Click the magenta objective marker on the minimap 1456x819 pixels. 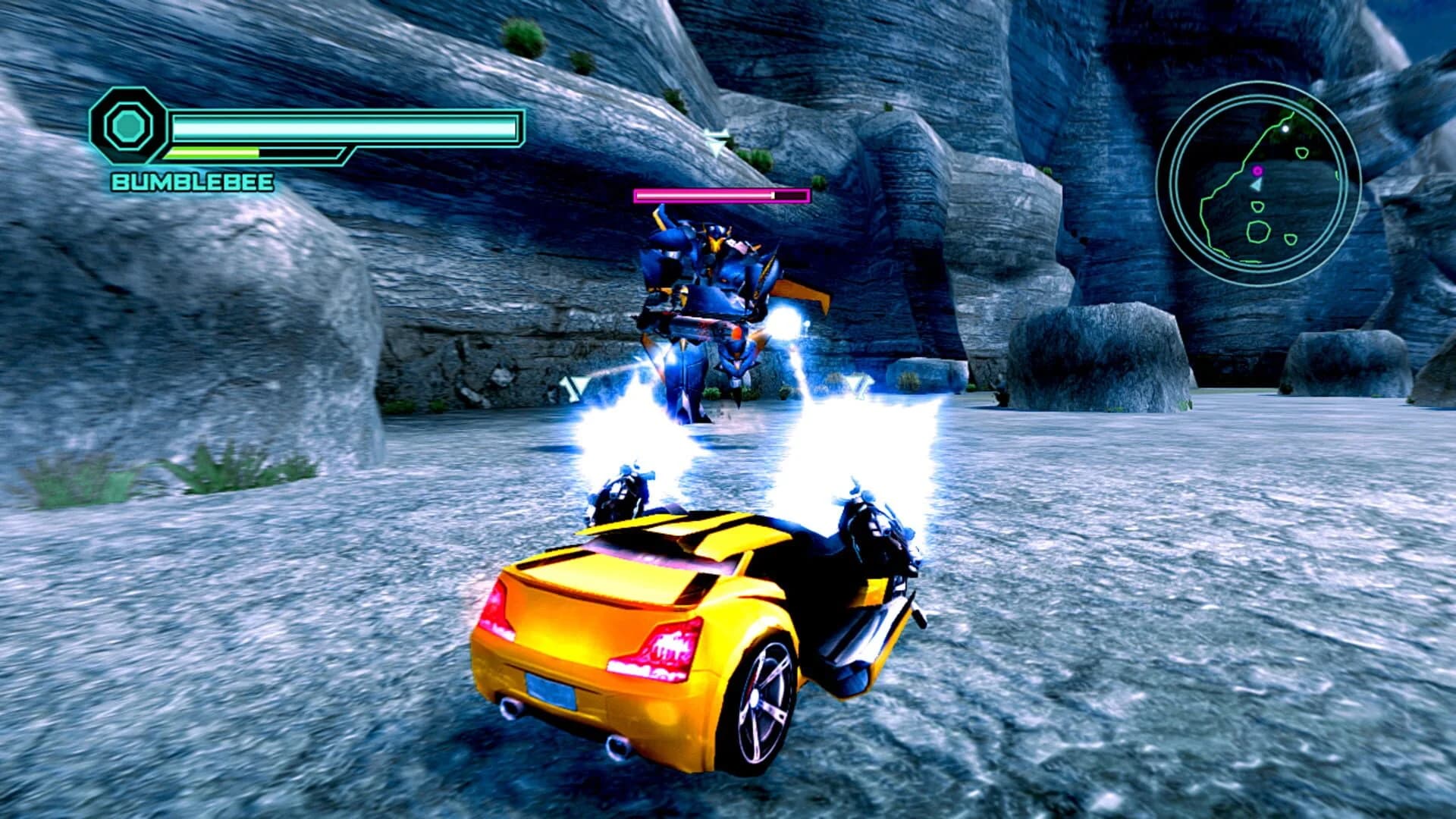(1257, 170)
